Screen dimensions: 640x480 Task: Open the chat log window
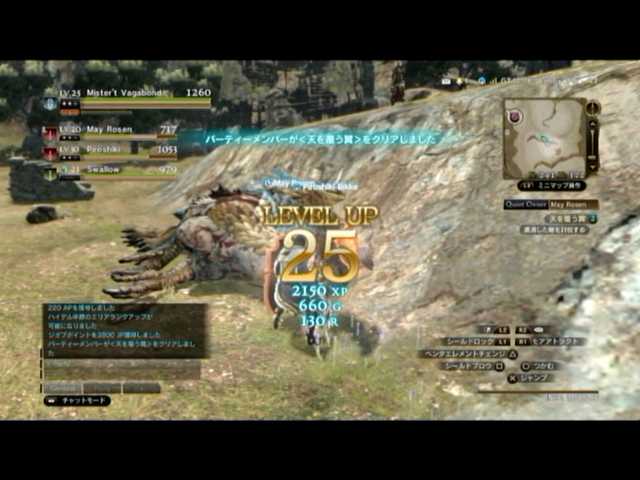[x=124, y=331]
